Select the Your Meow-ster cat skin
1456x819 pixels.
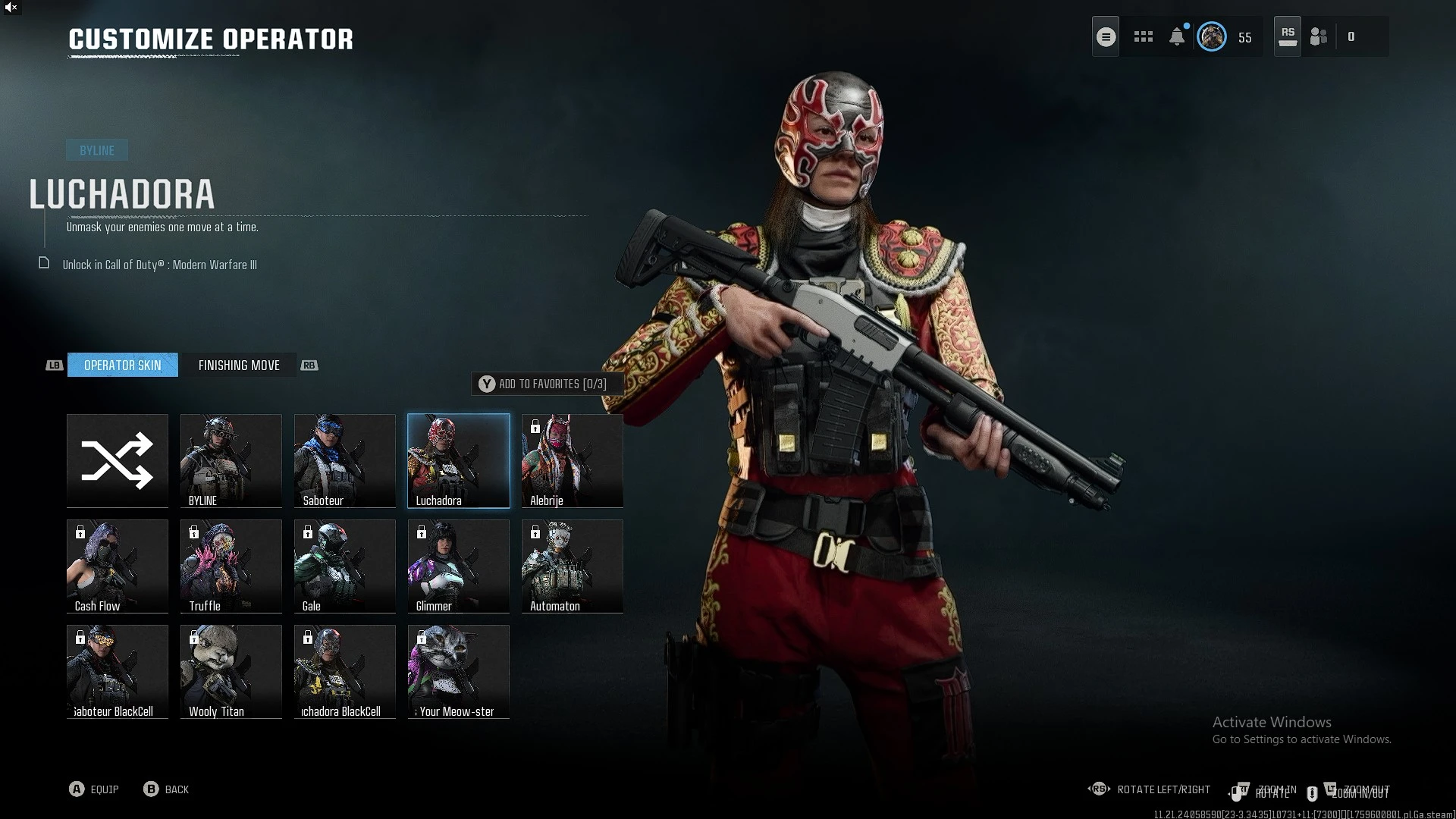459,671
